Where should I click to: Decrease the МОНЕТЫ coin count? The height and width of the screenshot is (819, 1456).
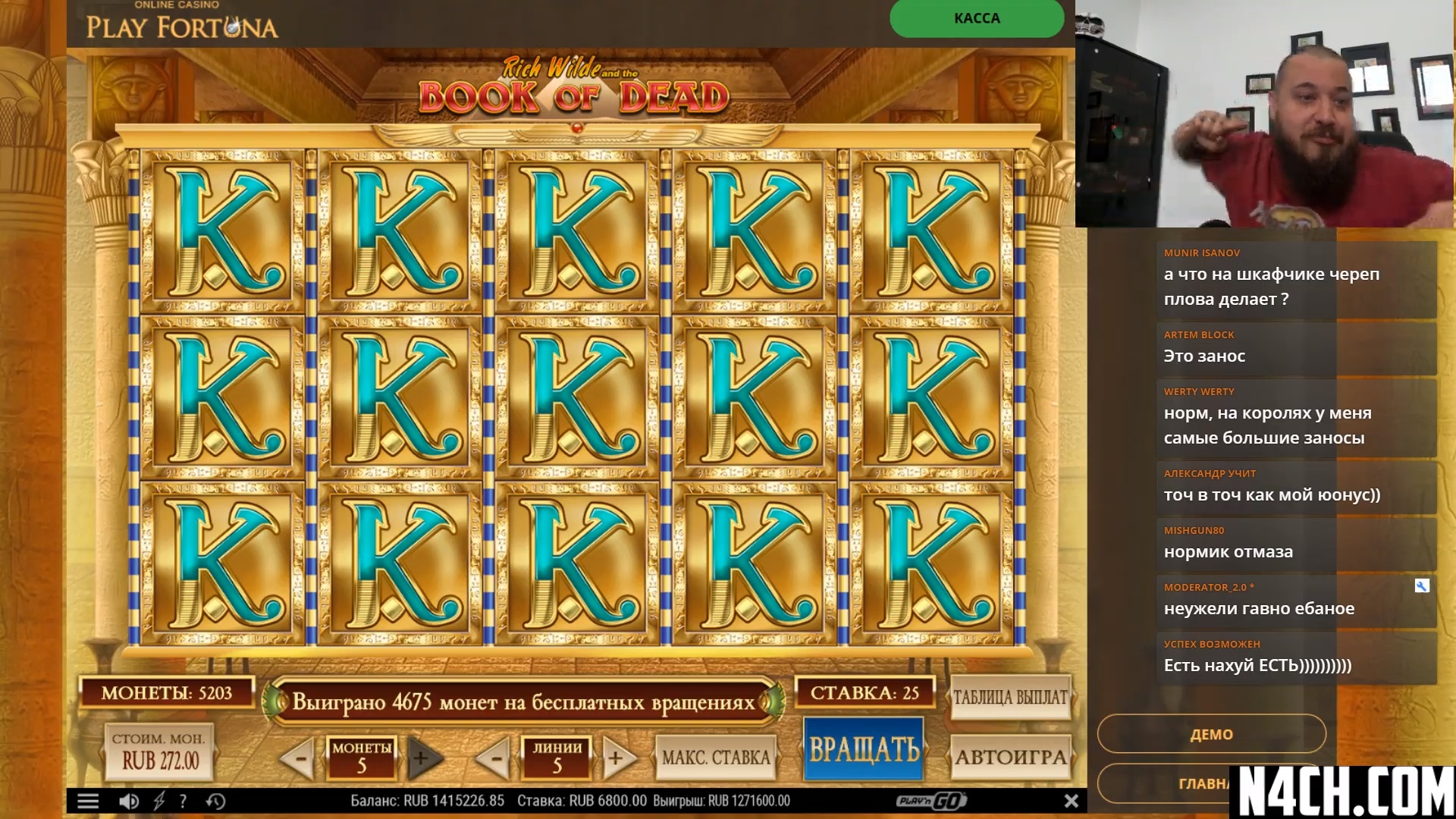(300, 757)
